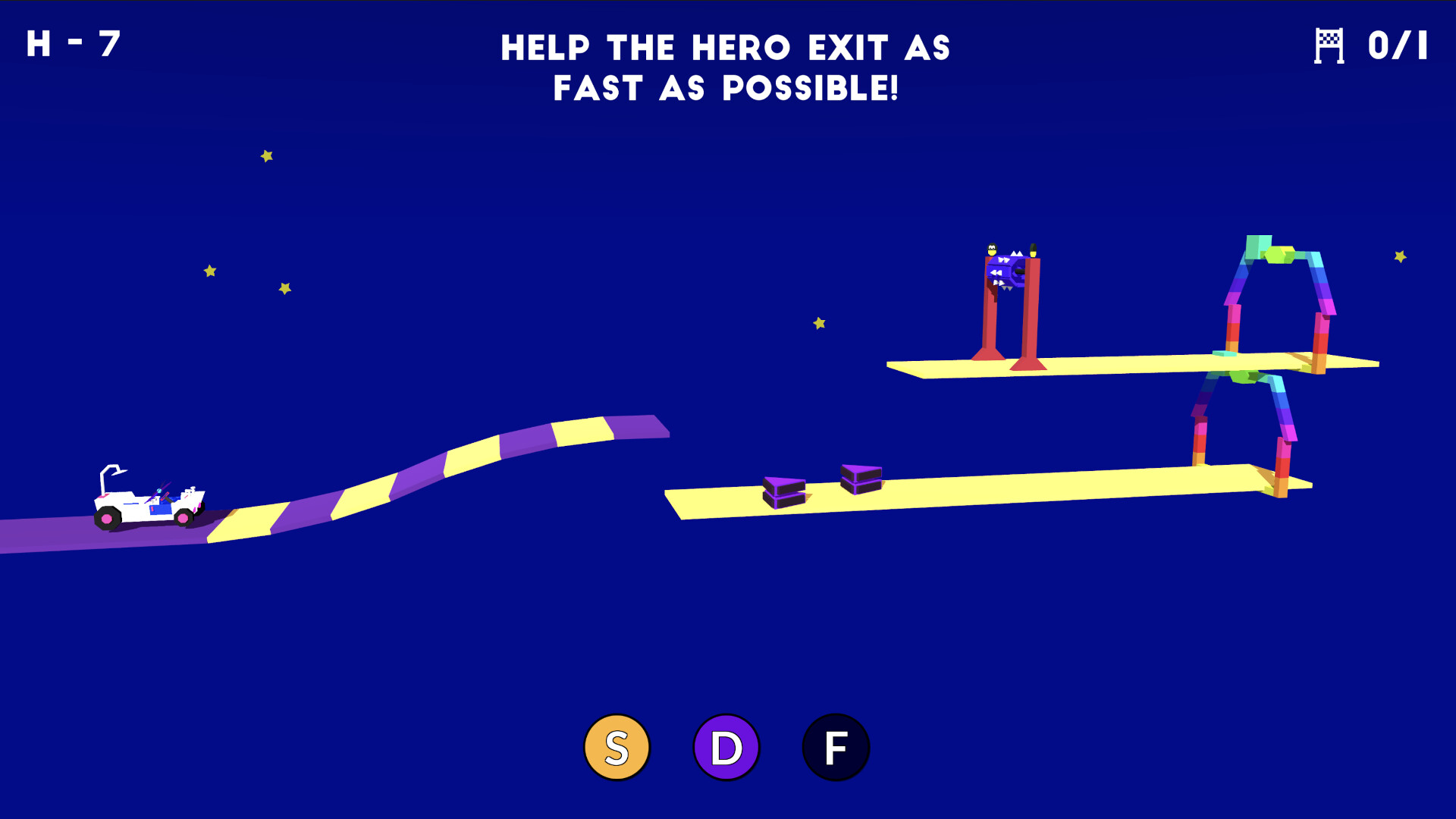Click the lower rainbow arch portal
Screen dimensions: 1456x819
click(x=1244, y=425)
